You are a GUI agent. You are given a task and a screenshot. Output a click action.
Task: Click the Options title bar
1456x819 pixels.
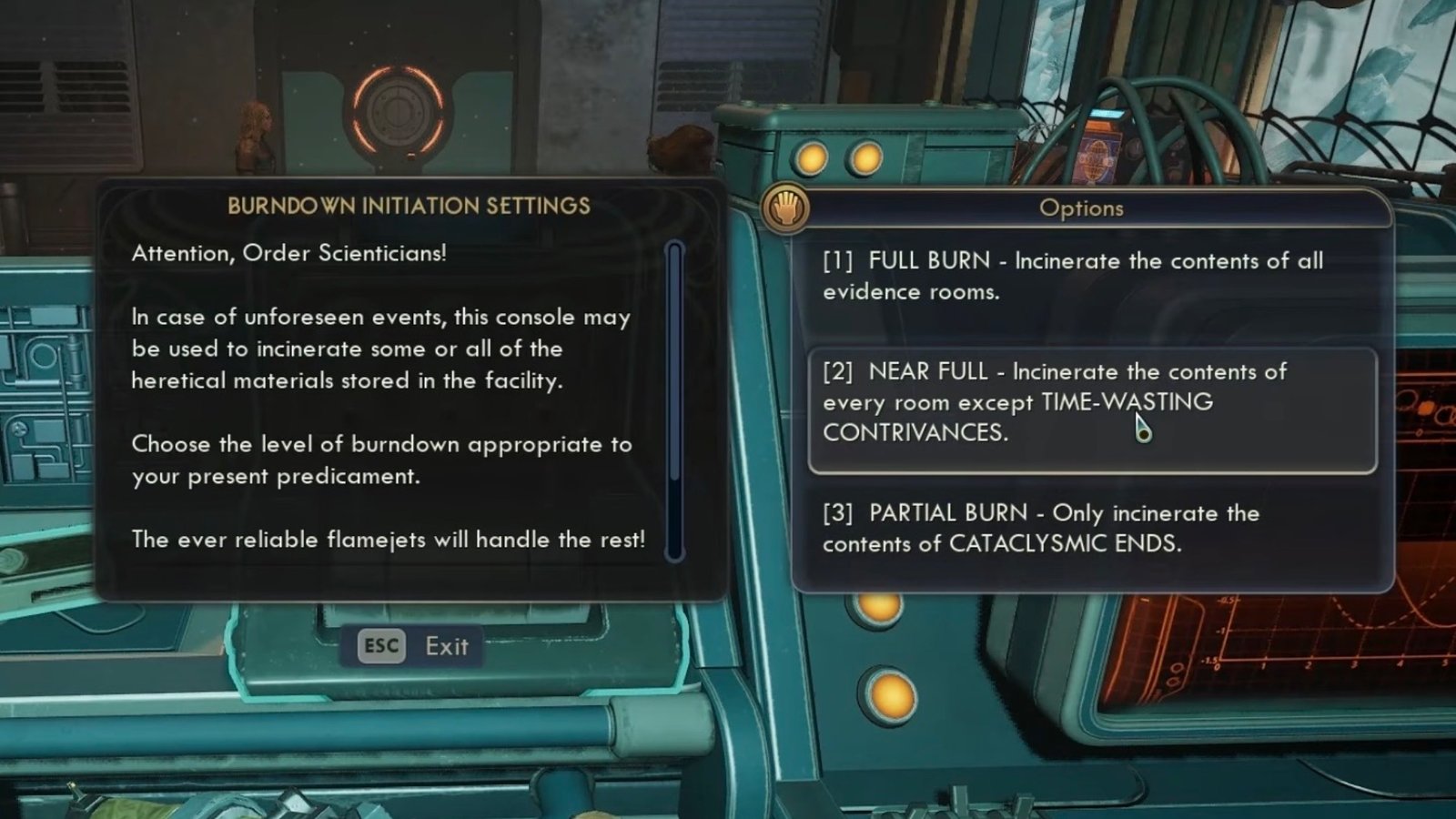coord(1083,207)
